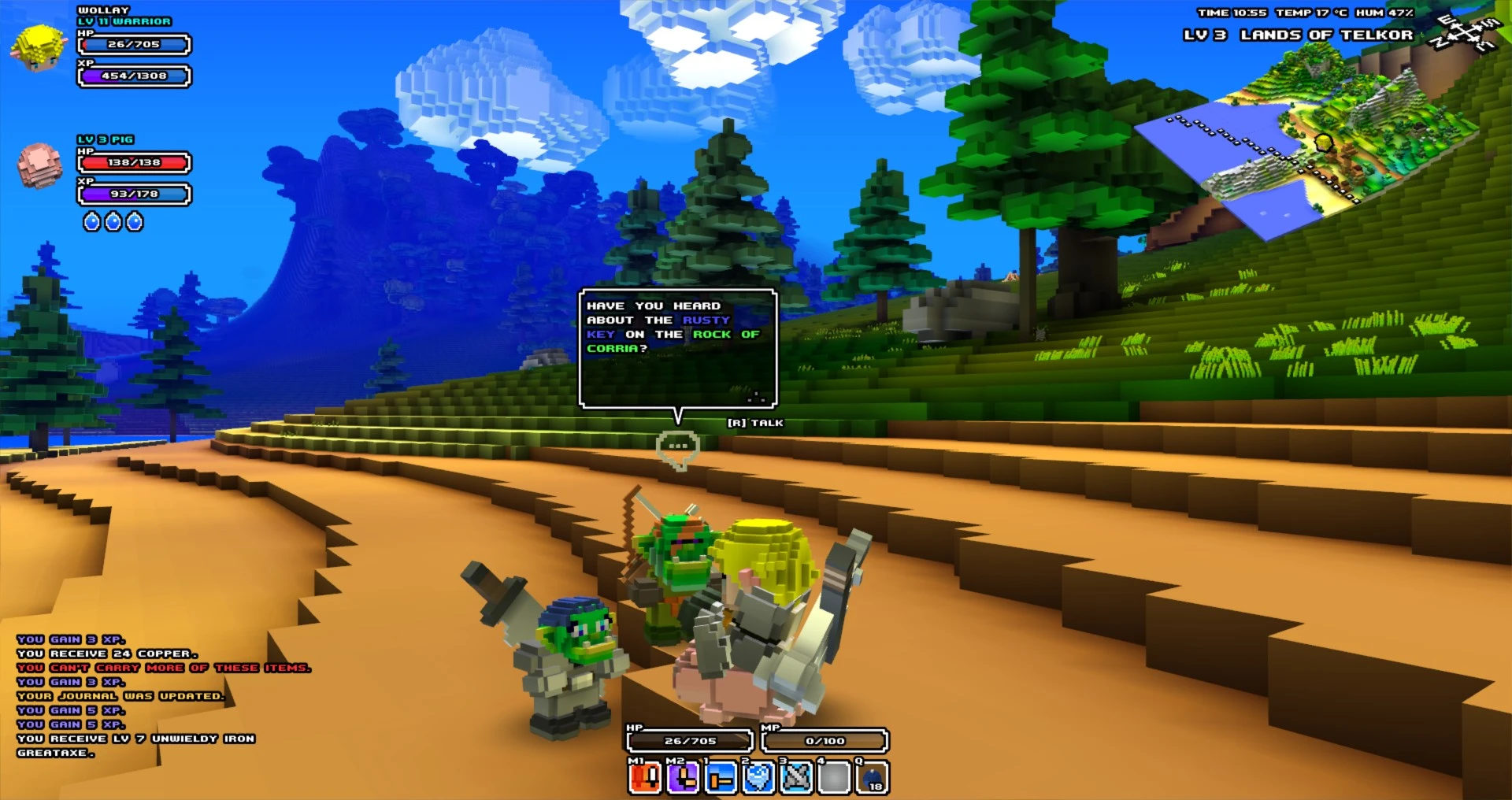Screen dimensions: 1512x800
Task: Select the crossed swords skill in slot 3
Action: coord(795,780)
